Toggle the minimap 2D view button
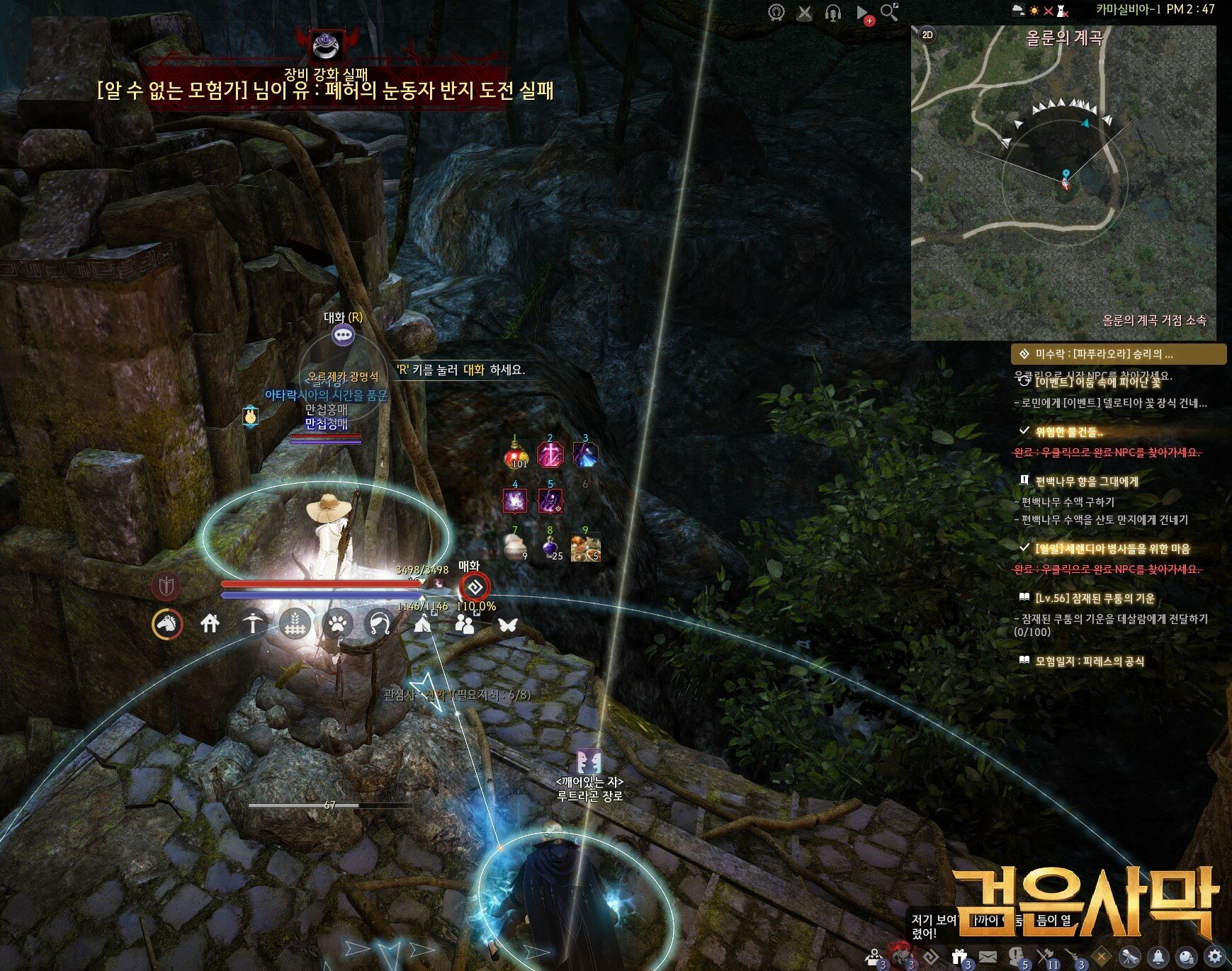 927,35
